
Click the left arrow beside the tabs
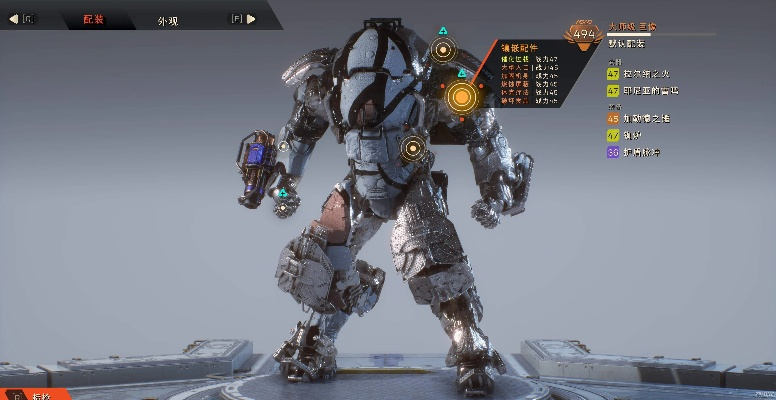pos(14,18)
